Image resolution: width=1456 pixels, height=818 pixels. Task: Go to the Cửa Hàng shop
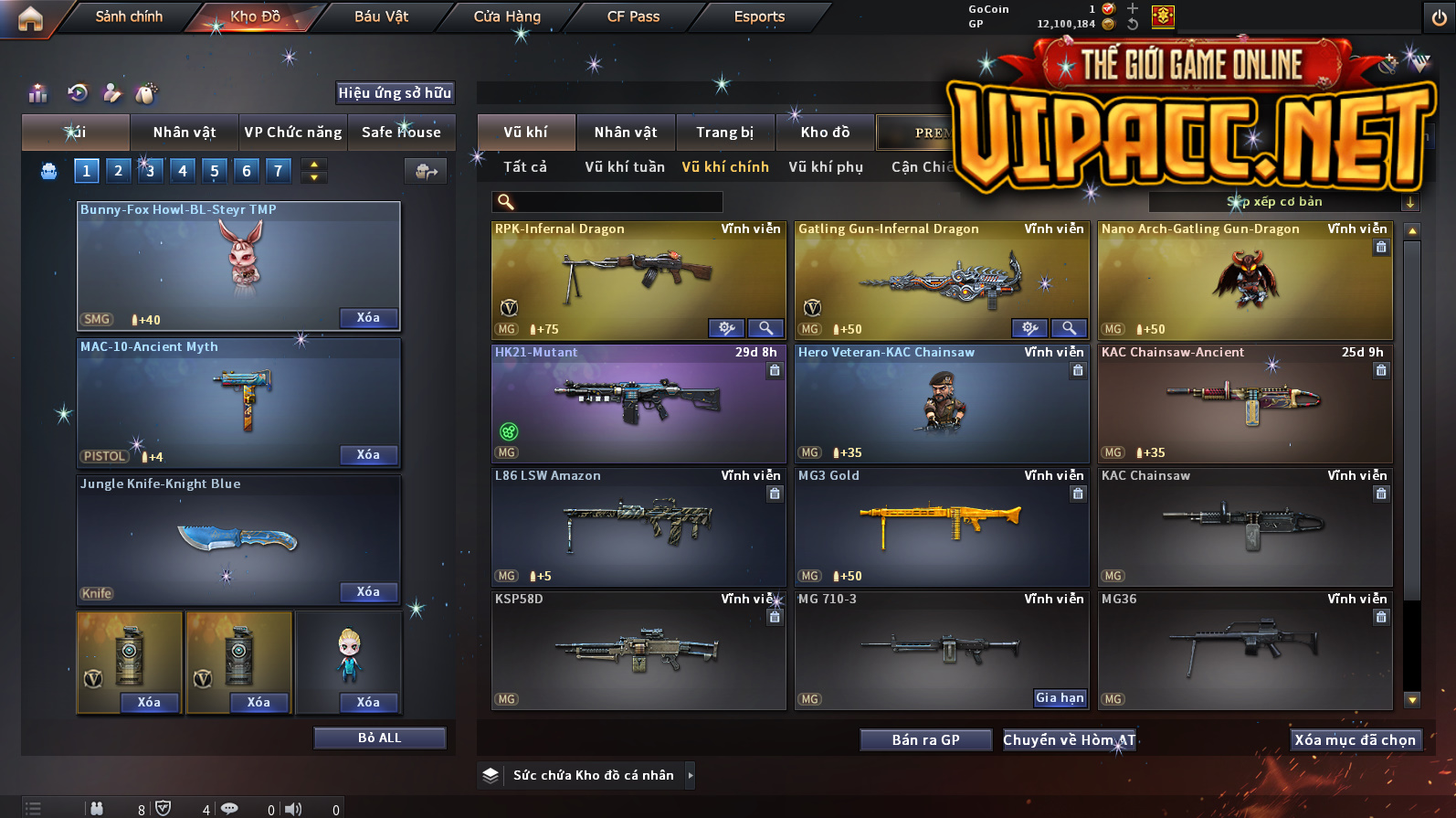(x=507, y=16)
